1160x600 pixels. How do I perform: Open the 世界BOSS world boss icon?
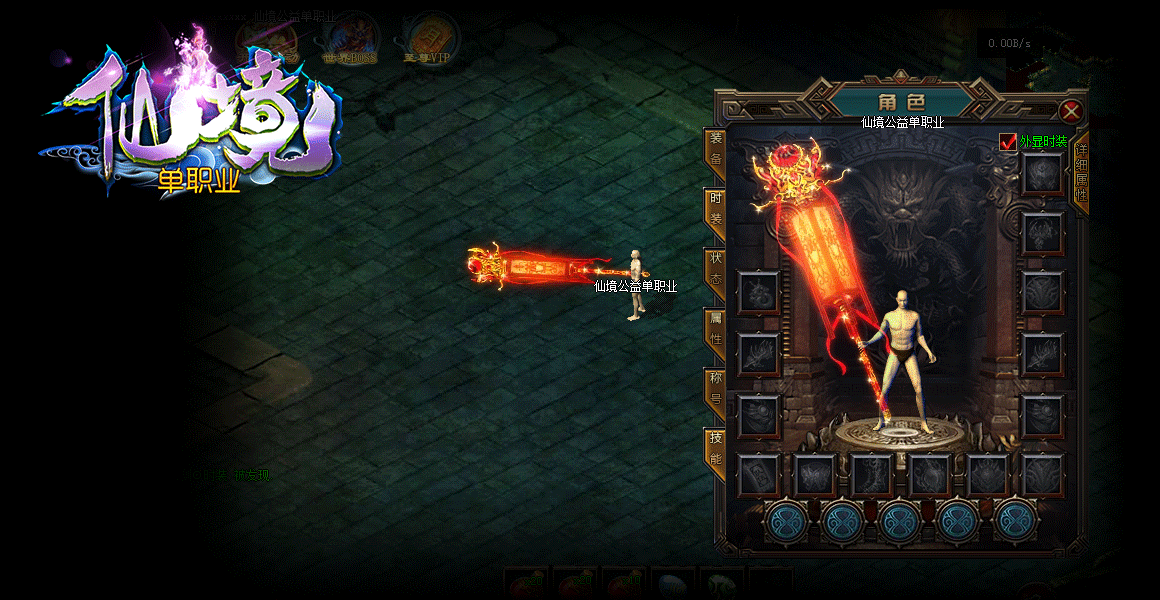351,38
